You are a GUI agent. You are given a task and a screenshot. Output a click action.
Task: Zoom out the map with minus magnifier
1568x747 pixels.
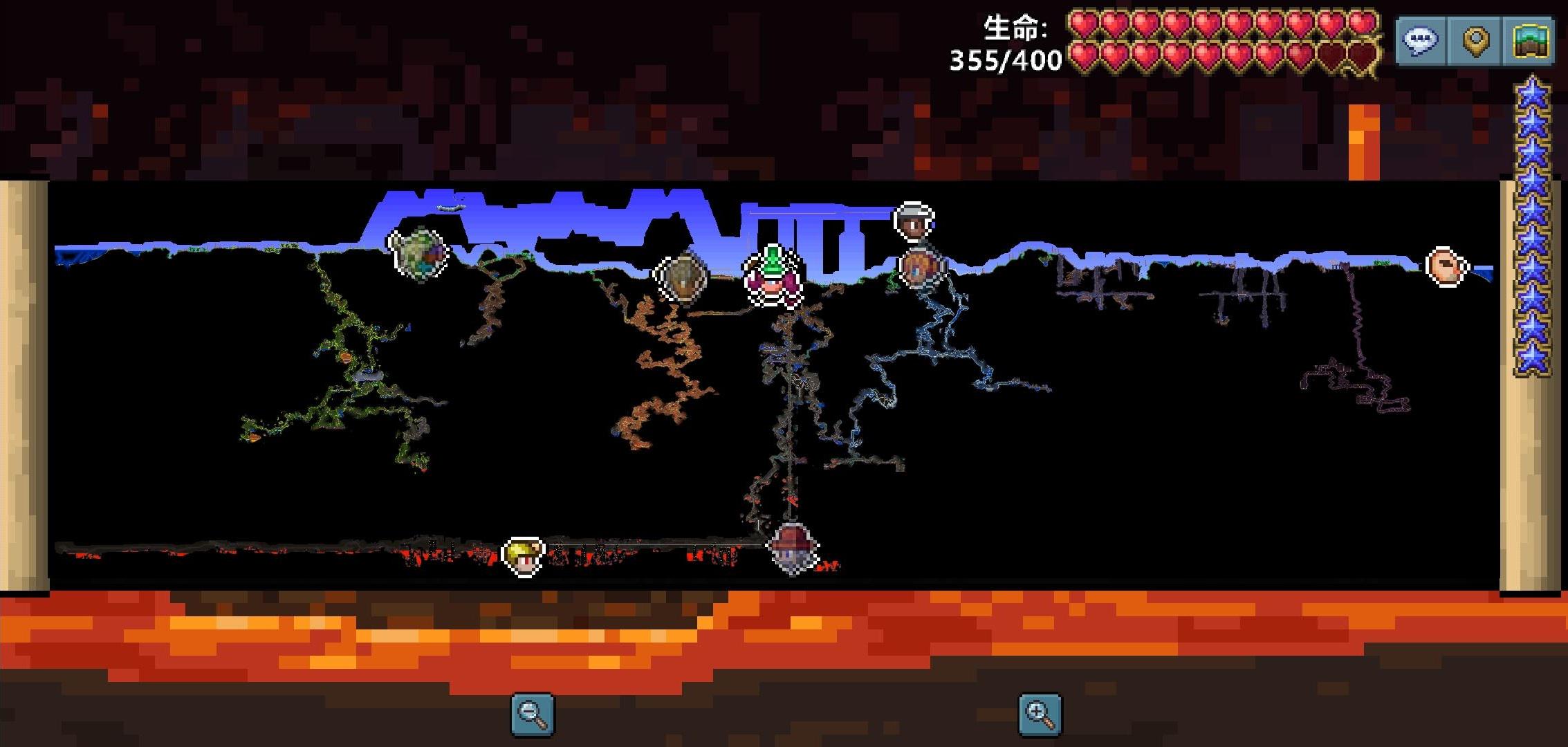tap(533, 714)
